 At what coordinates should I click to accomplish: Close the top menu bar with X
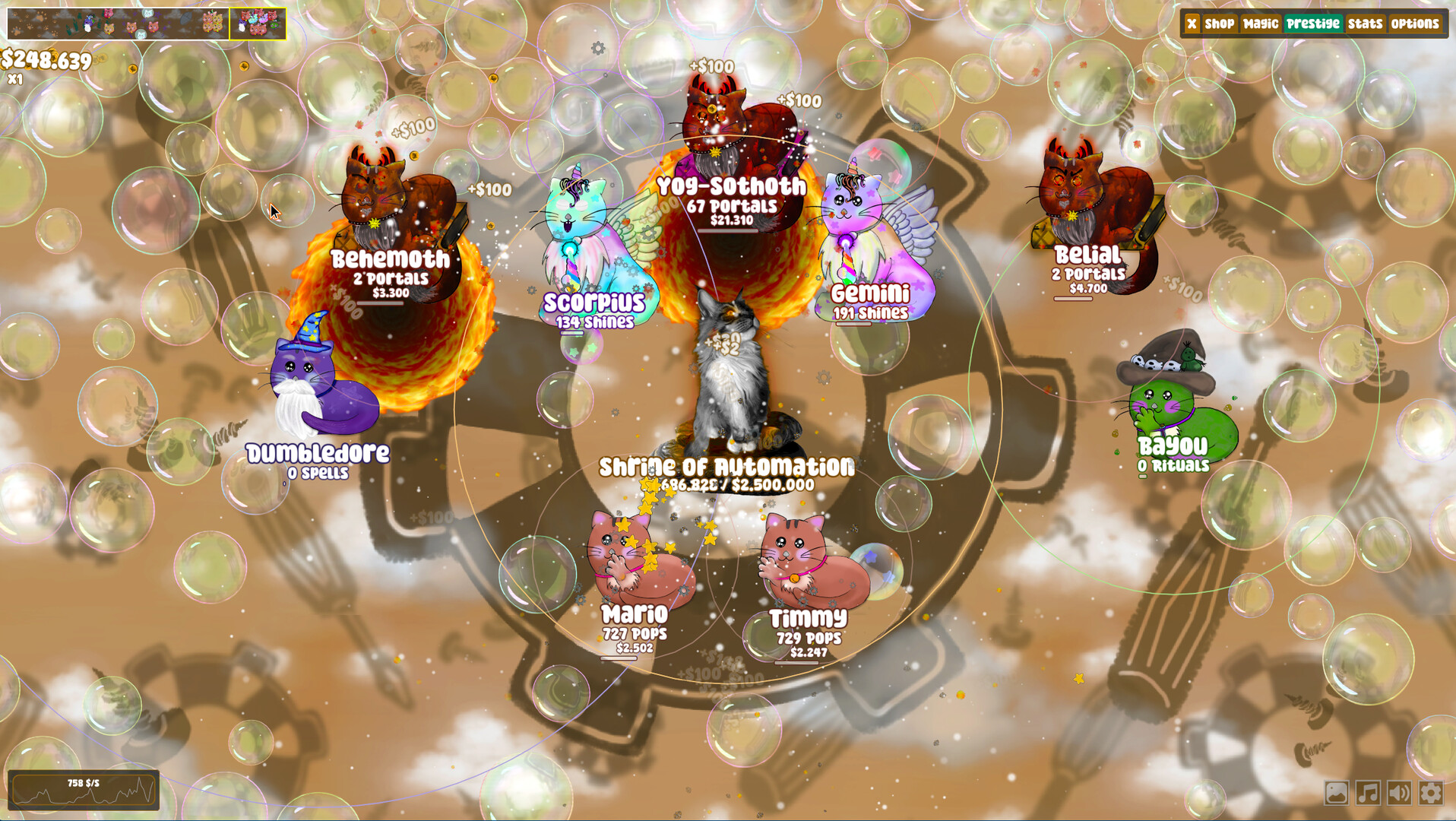1192,24
